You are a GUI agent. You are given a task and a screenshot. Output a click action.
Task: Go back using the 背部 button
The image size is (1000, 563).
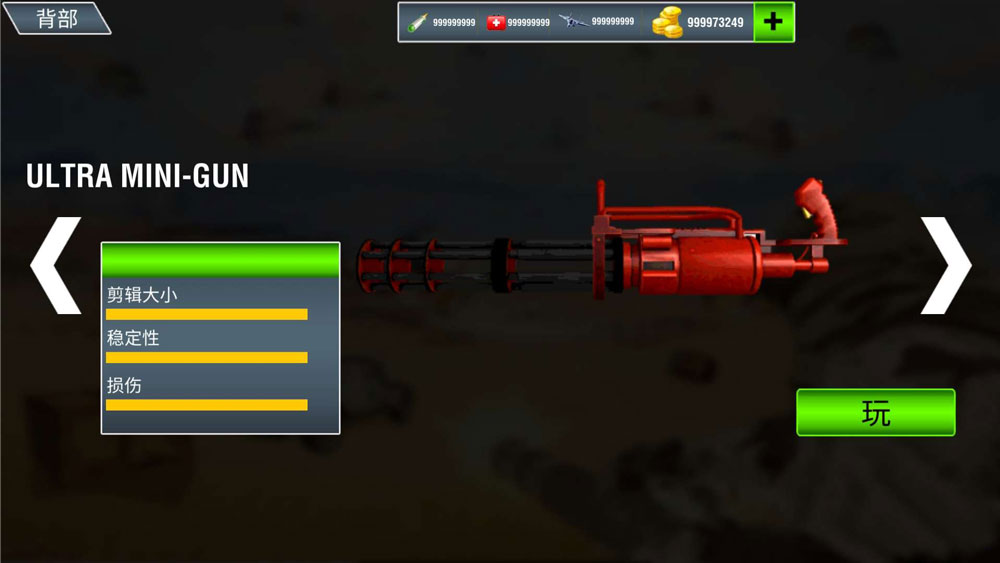57,18
